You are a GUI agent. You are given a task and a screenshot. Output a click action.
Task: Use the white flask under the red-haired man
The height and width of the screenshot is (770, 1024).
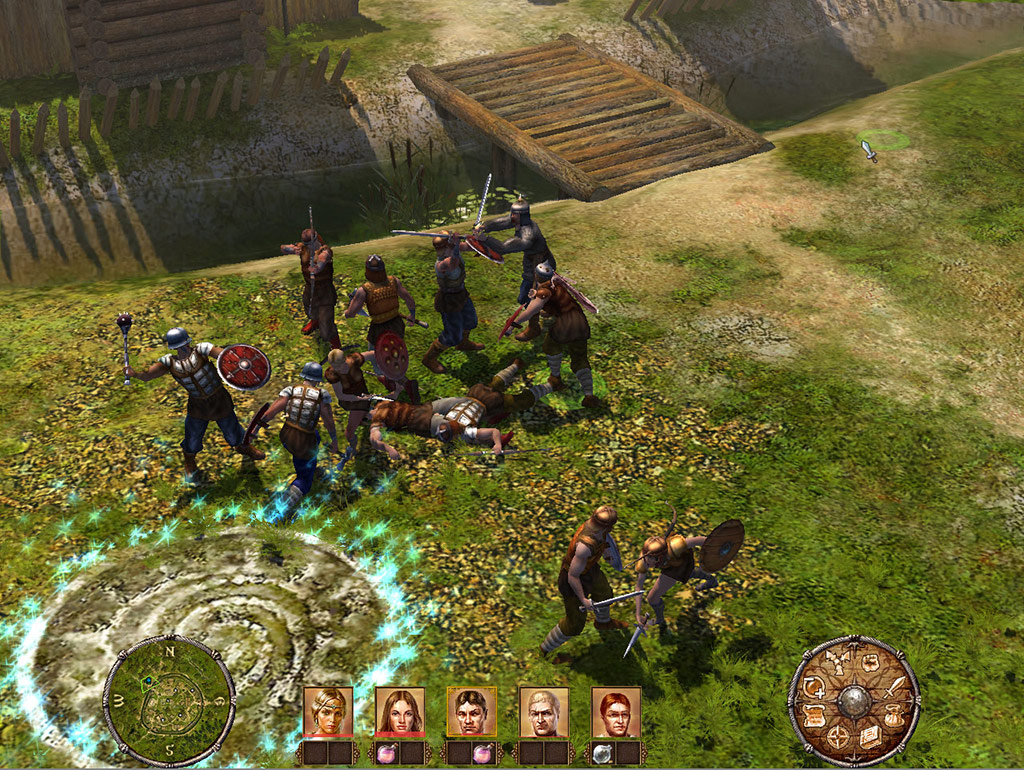pos(602,751)
